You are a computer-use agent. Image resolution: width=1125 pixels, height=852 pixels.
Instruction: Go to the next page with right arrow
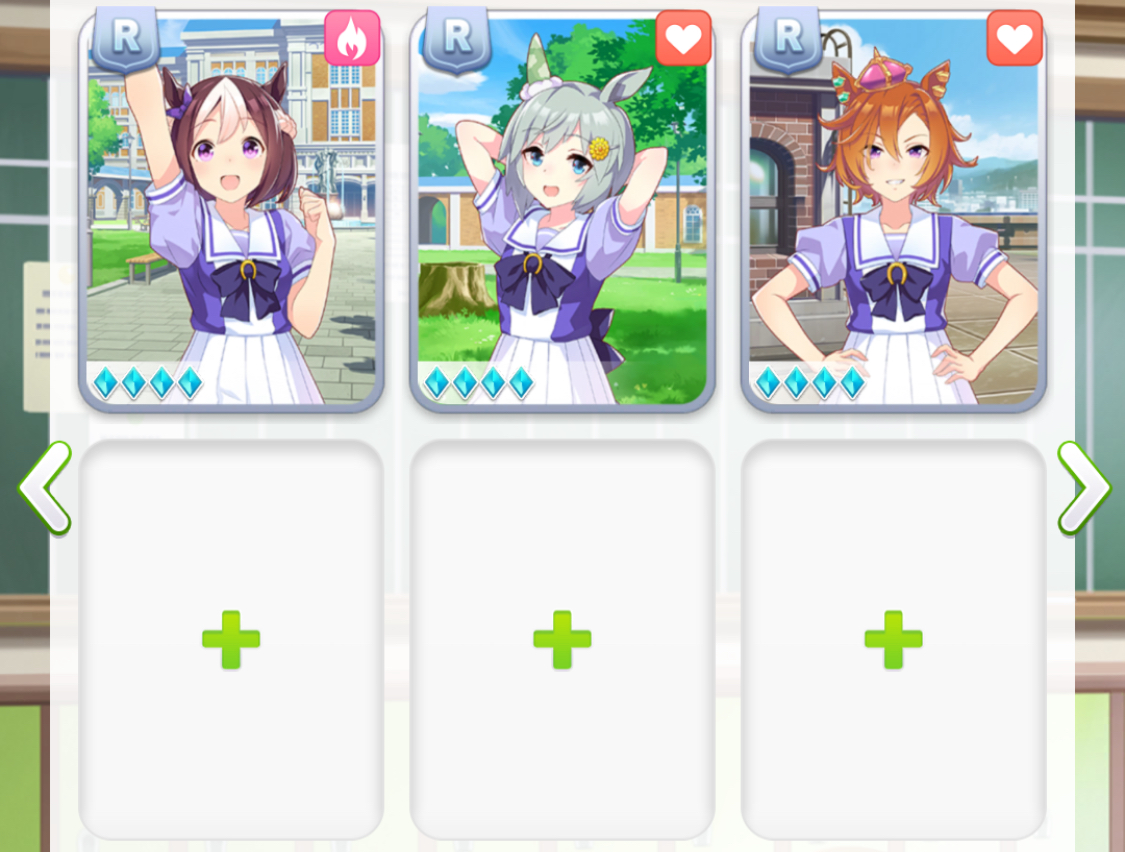1083,489
